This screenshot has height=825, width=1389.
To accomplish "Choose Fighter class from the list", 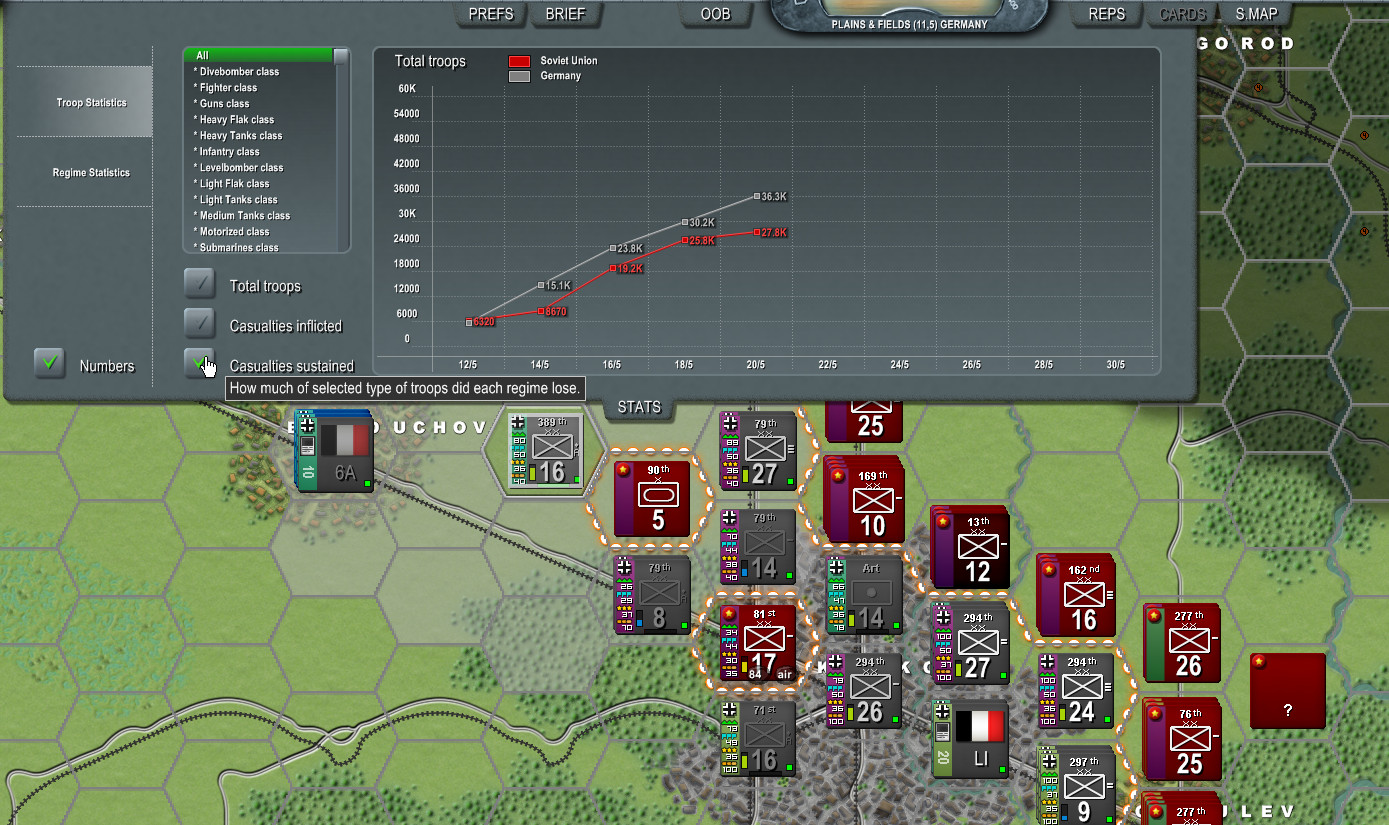I will 228,88.
